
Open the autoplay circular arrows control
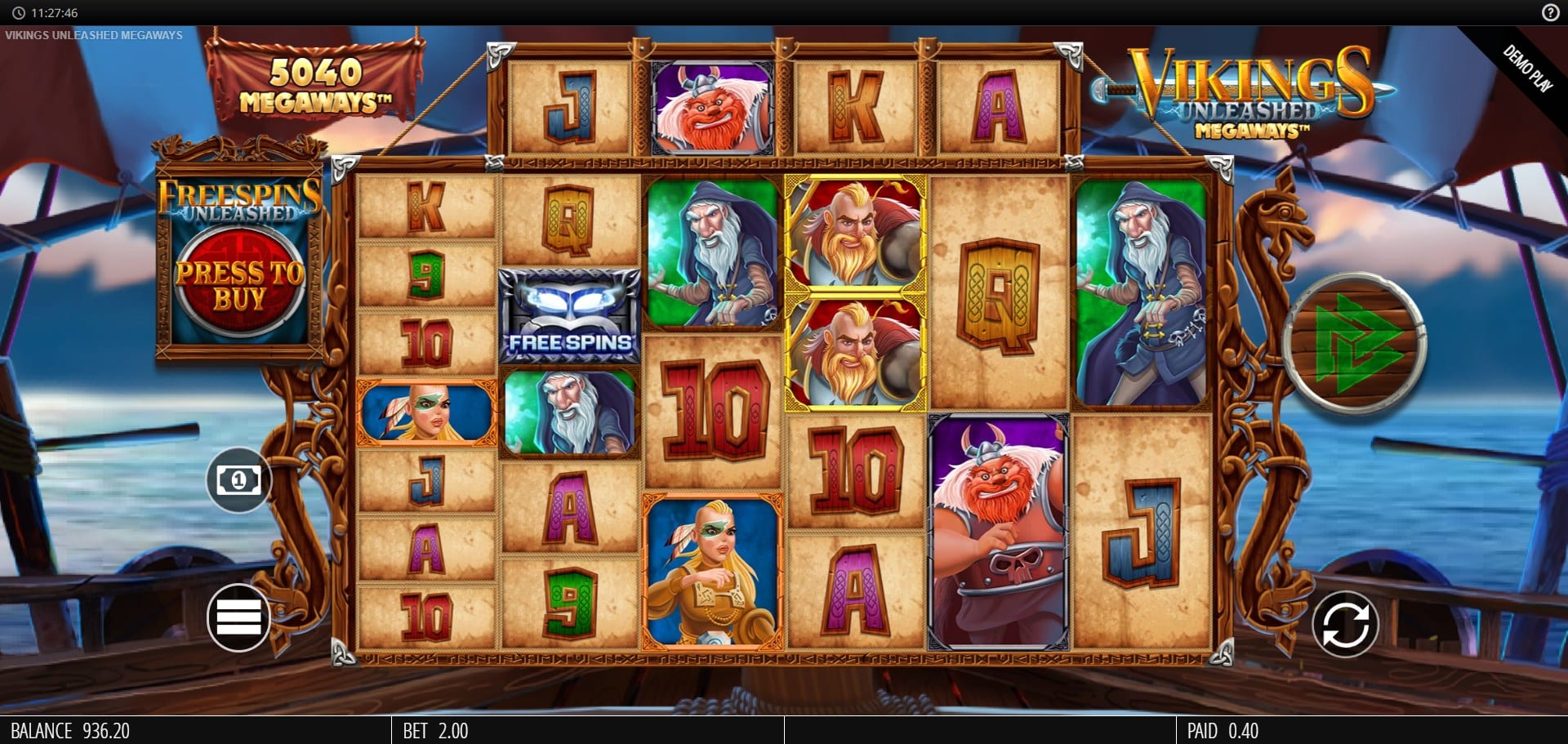coord(1344,625)
